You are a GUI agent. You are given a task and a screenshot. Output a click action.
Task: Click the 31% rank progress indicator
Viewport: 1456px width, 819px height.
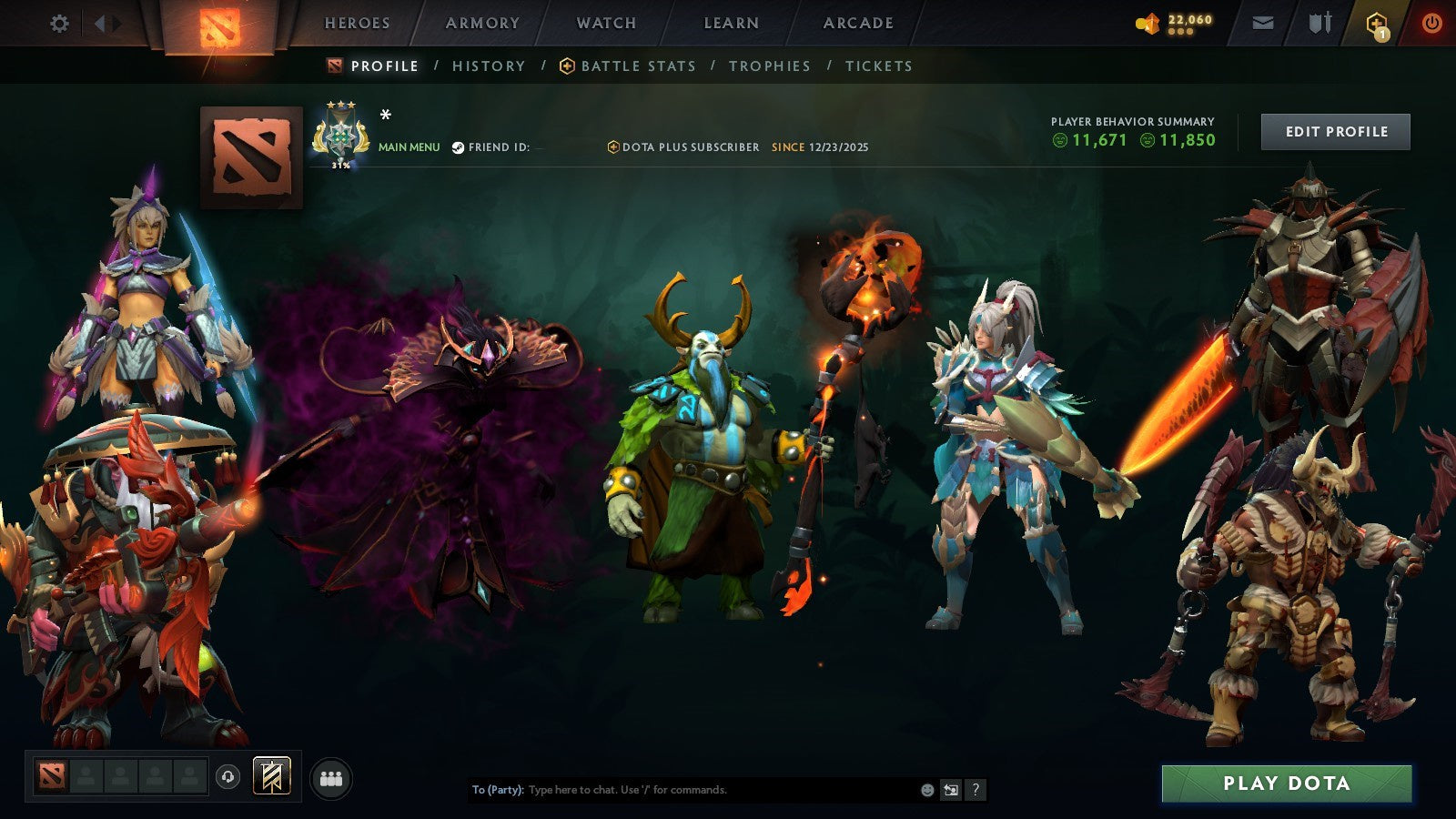click(340, 167)
